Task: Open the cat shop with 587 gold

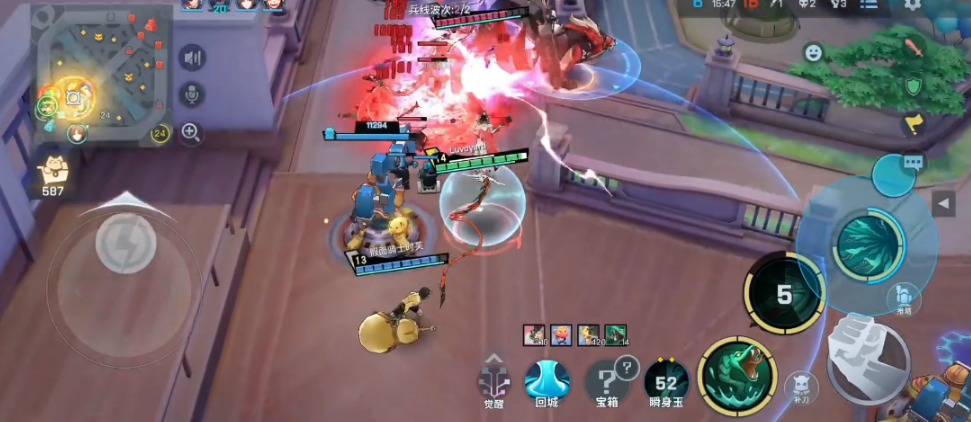Action: (x=50, y=174)
